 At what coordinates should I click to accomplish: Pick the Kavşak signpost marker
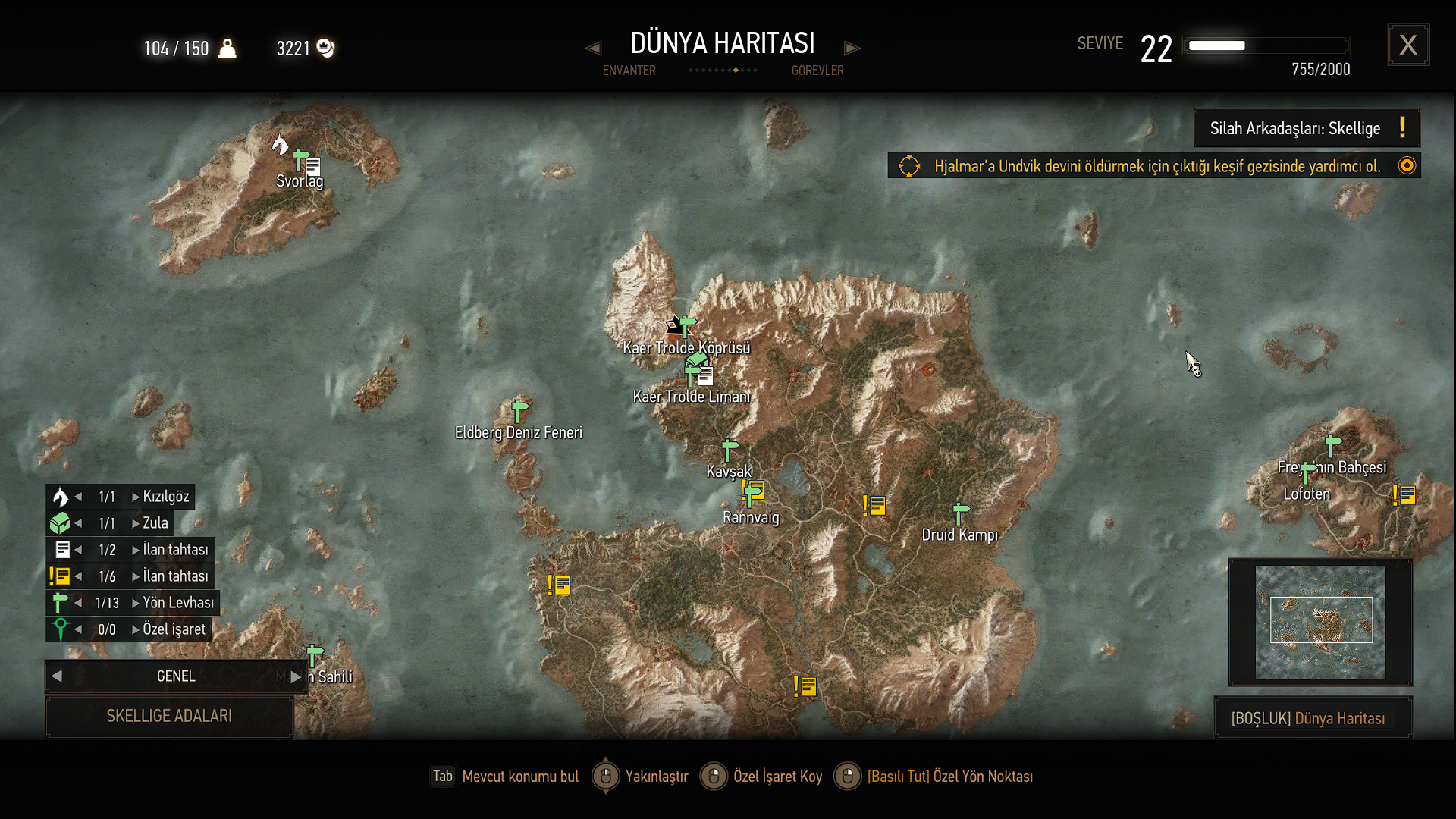(x=730, y=450)
